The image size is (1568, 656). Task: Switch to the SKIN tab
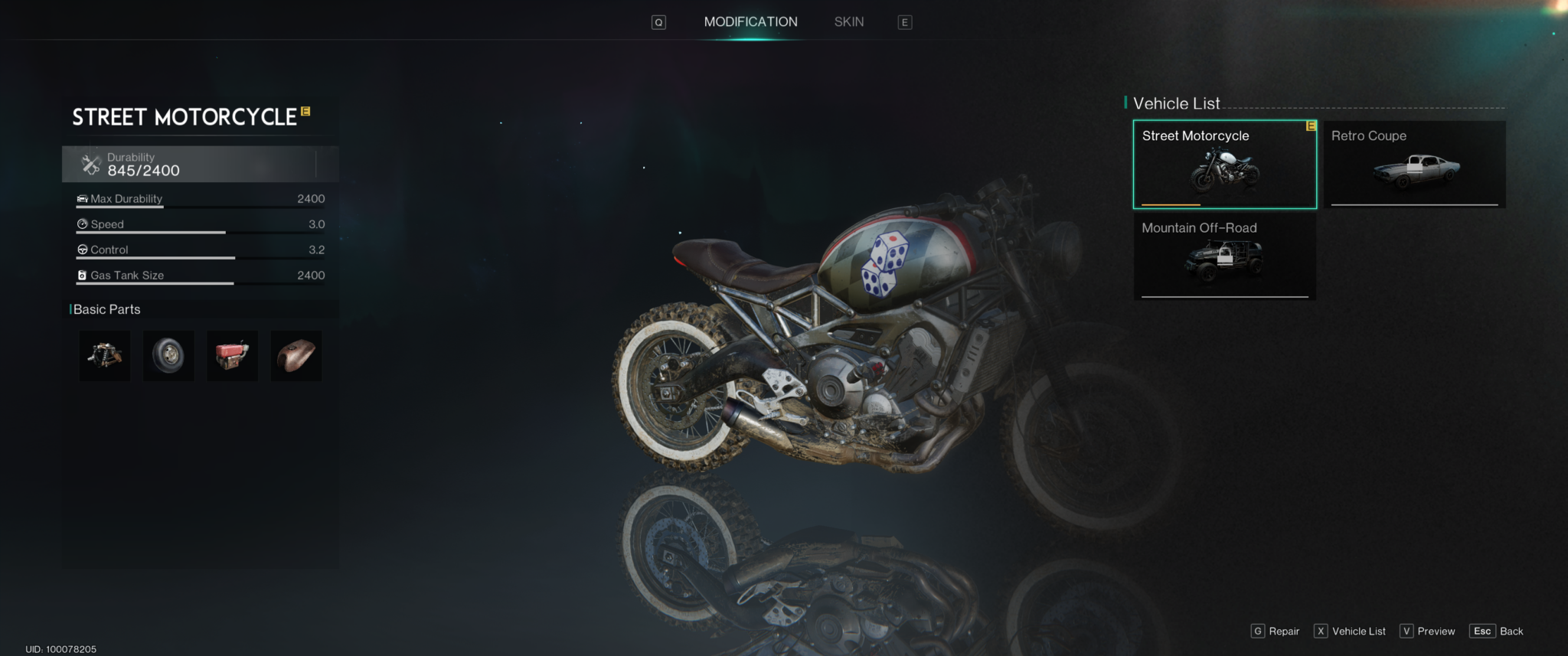pyautogui.click(x=848, y=21)
